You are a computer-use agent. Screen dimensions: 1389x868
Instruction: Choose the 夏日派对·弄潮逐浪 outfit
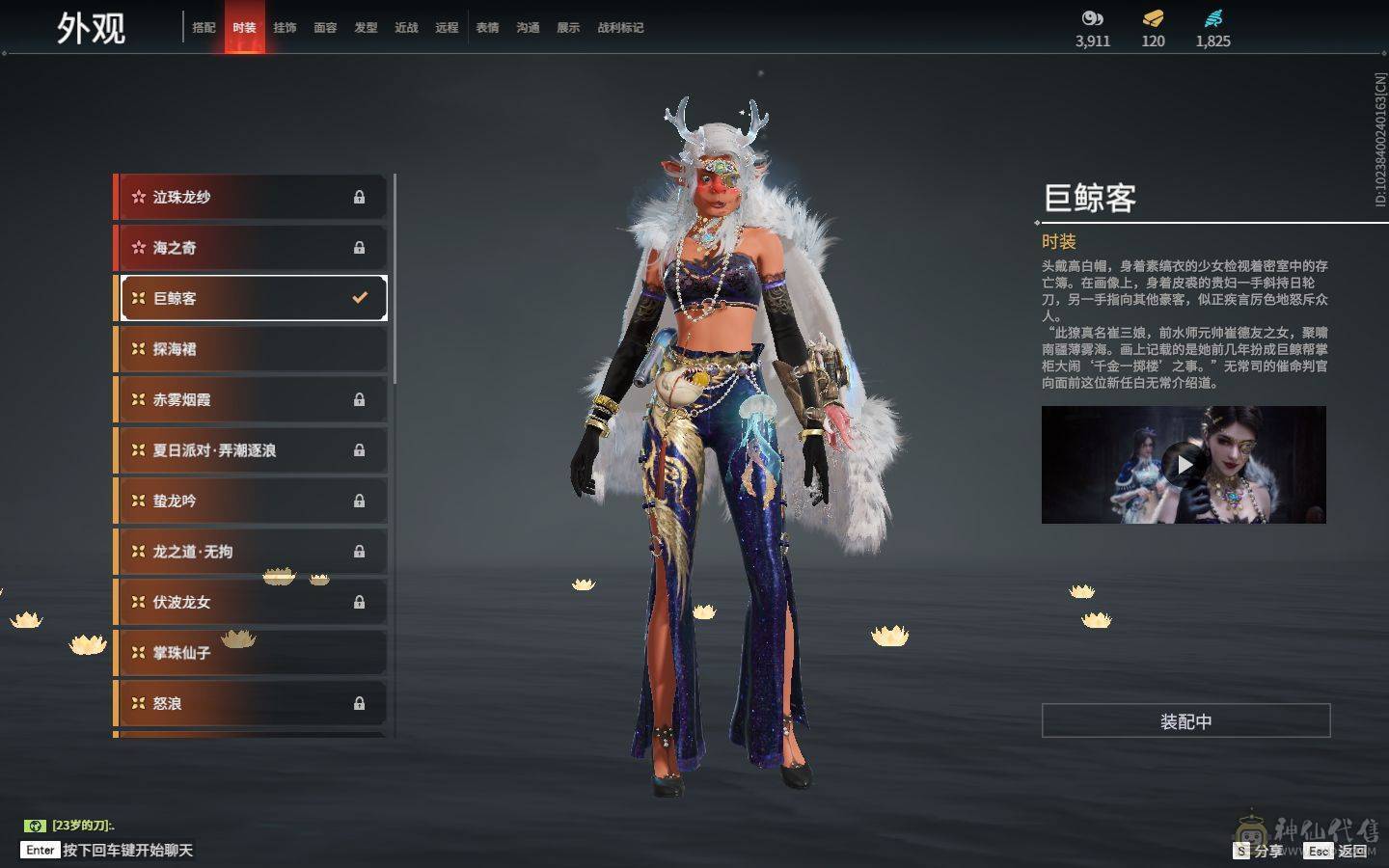click(251, 450)
